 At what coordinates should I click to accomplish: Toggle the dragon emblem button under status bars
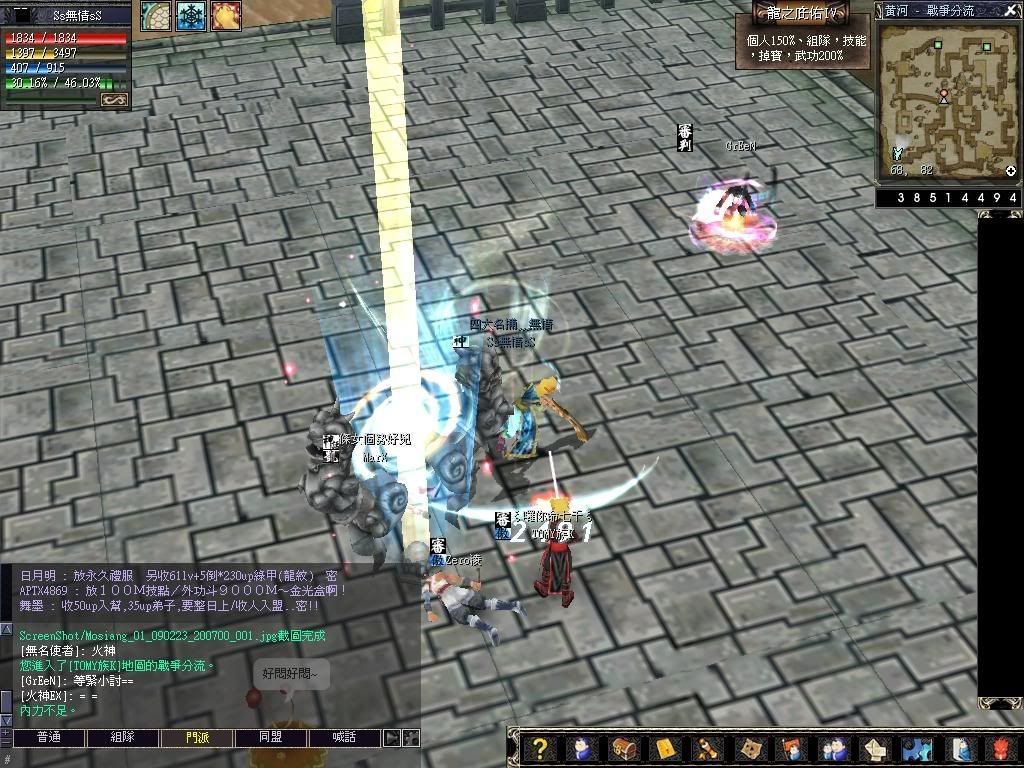click(113, 99)
